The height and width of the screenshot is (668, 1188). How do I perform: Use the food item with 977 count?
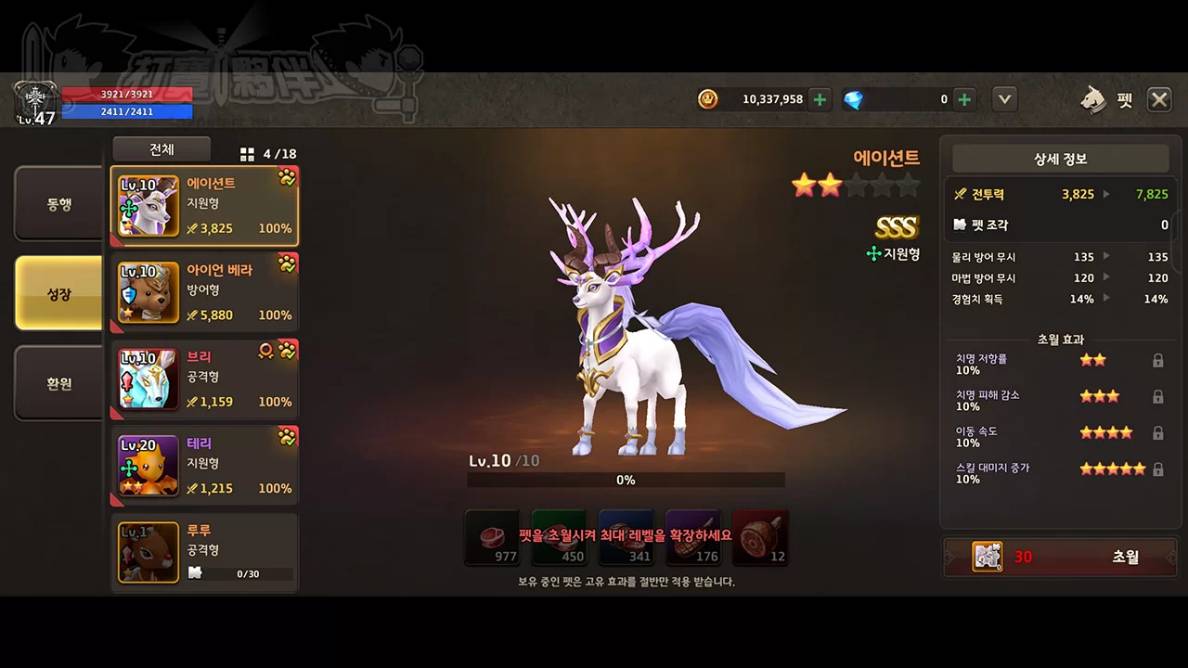tap(492, 537)
